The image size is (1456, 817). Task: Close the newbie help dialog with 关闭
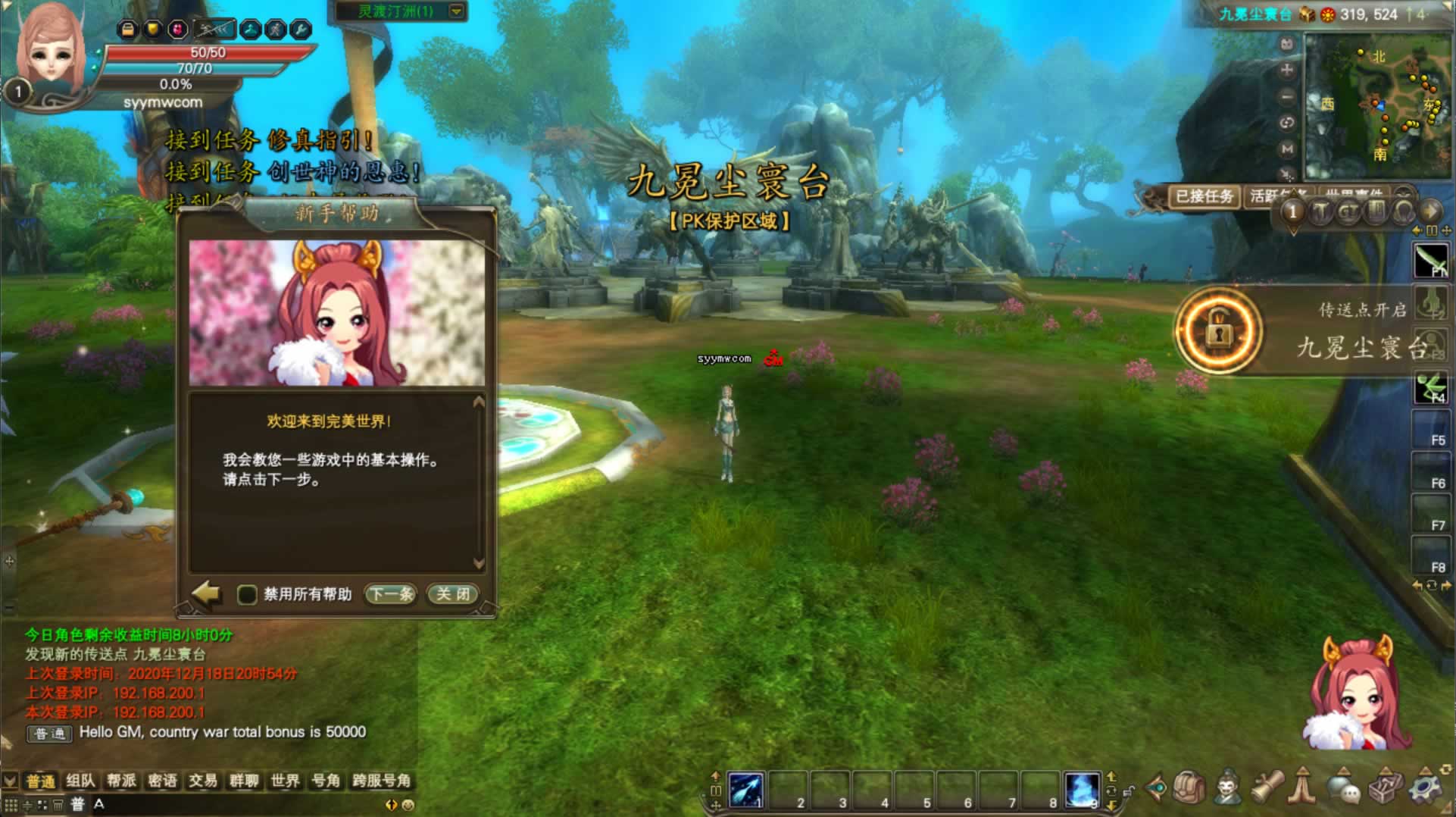point(453,594)
